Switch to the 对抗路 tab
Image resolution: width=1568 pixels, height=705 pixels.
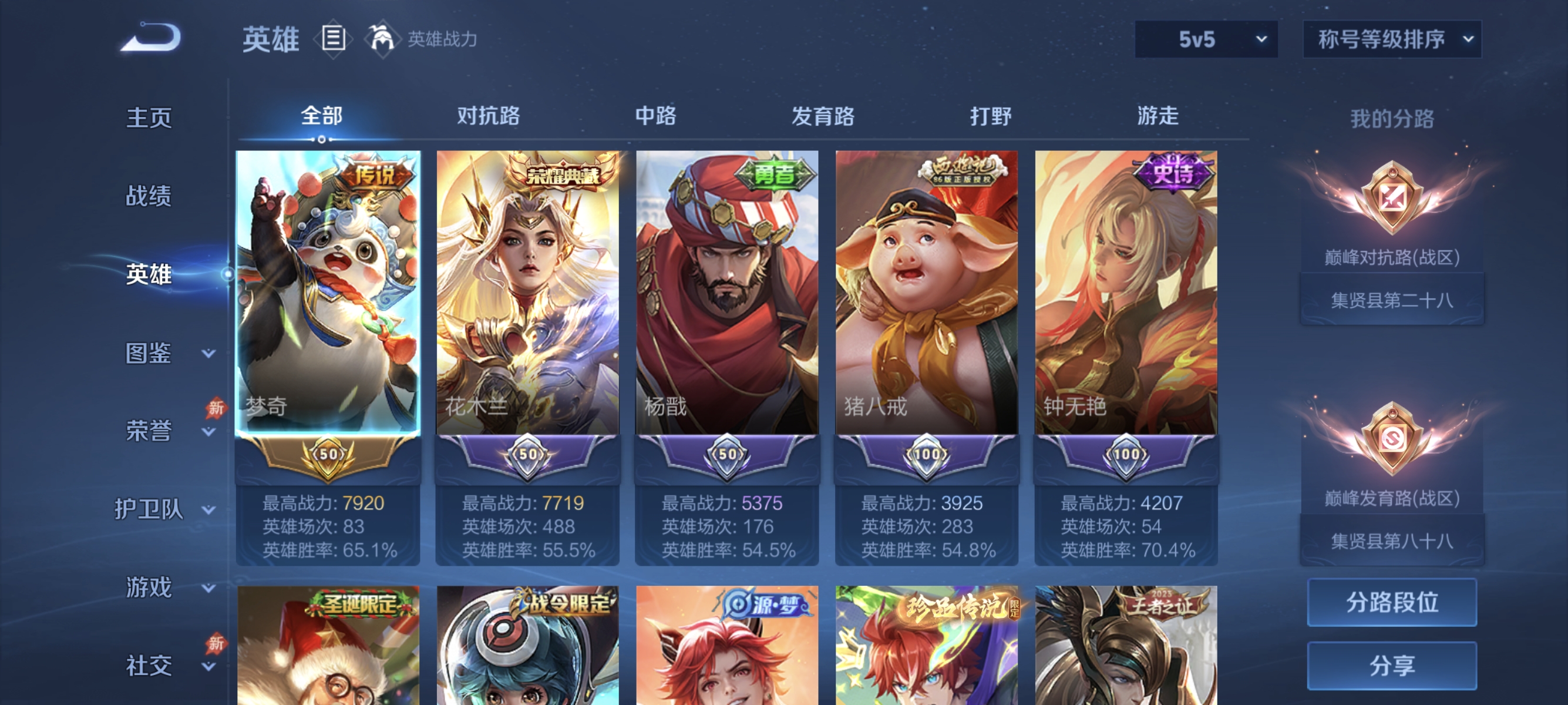coord(487,116)
